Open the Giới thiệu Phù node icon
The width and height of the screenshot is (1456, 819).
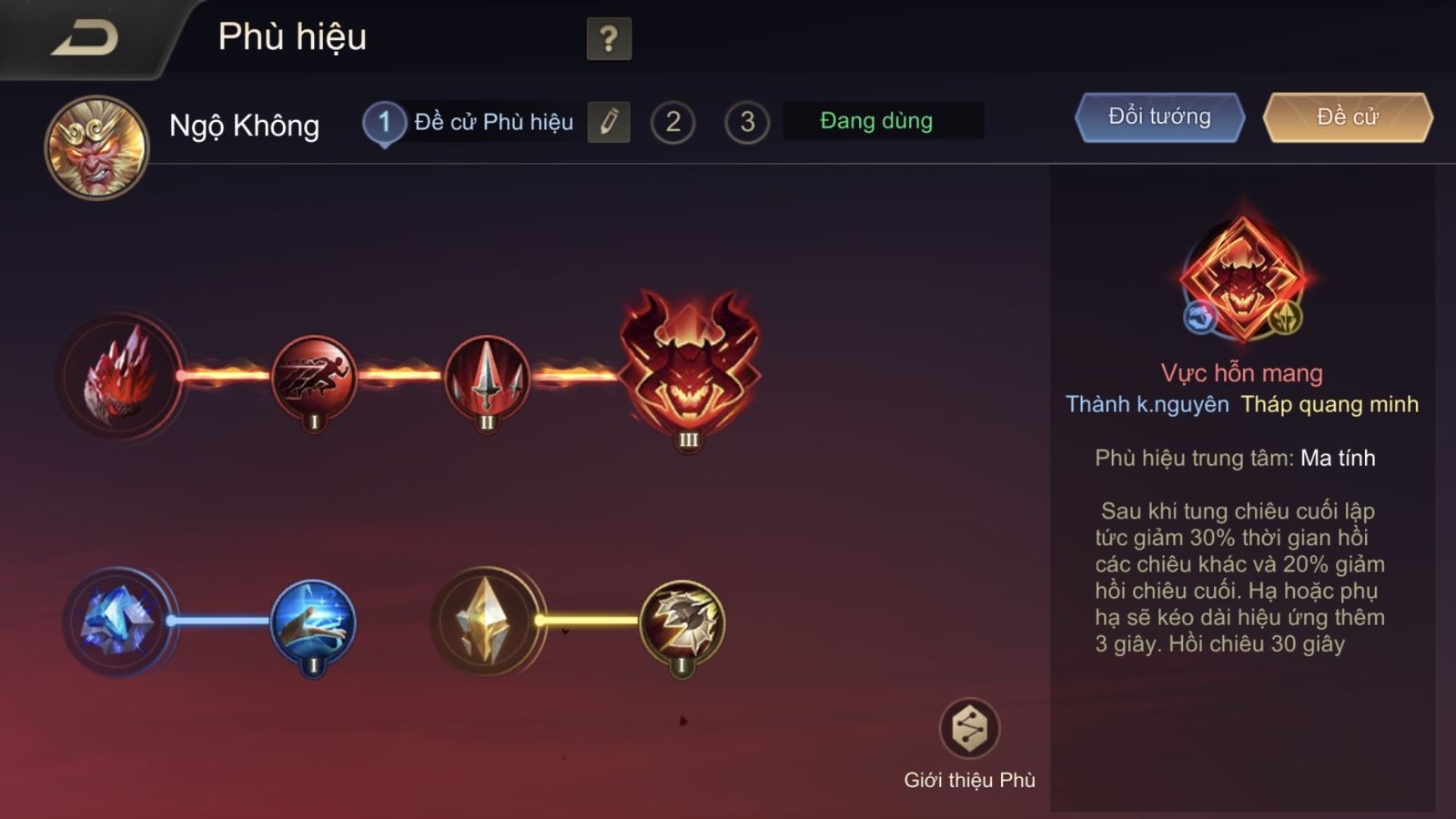pos(970,728)
